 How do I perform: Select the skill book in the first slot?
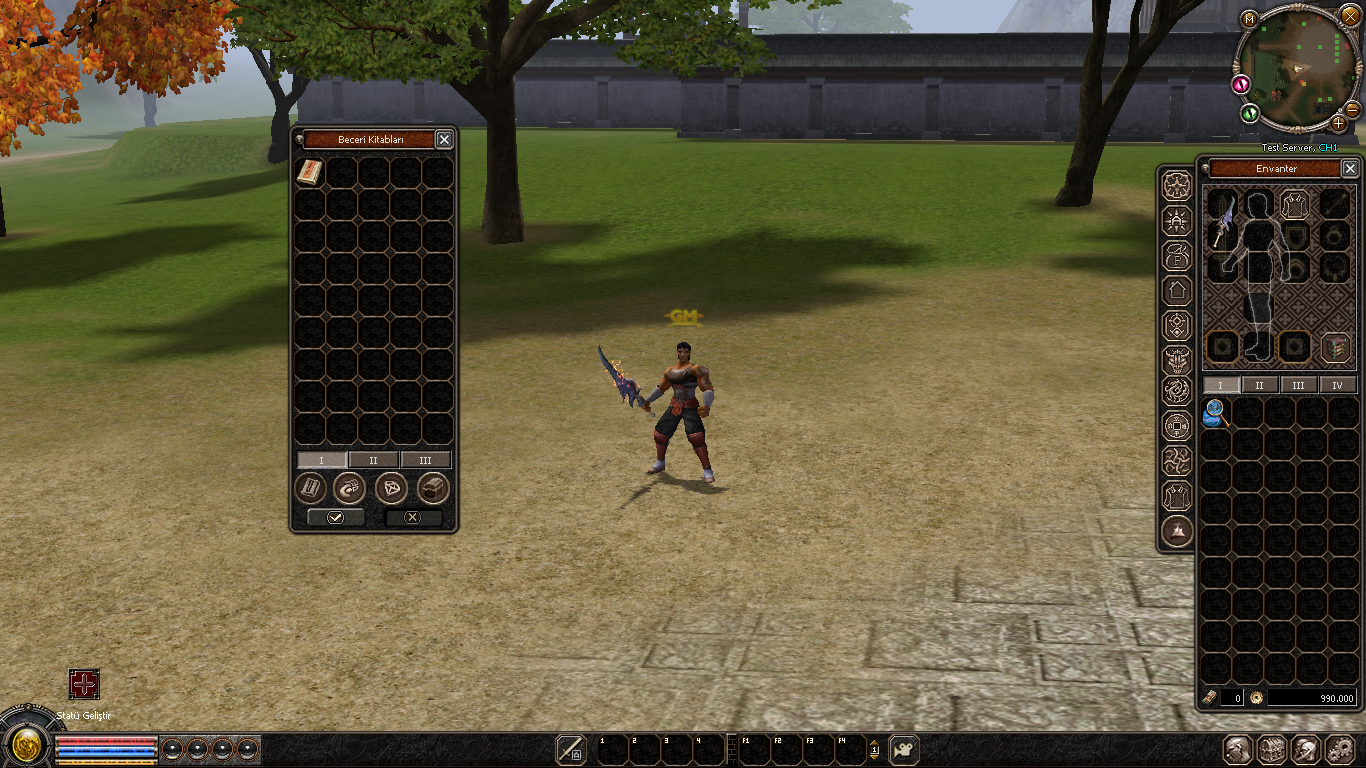(x=310, y=172)
